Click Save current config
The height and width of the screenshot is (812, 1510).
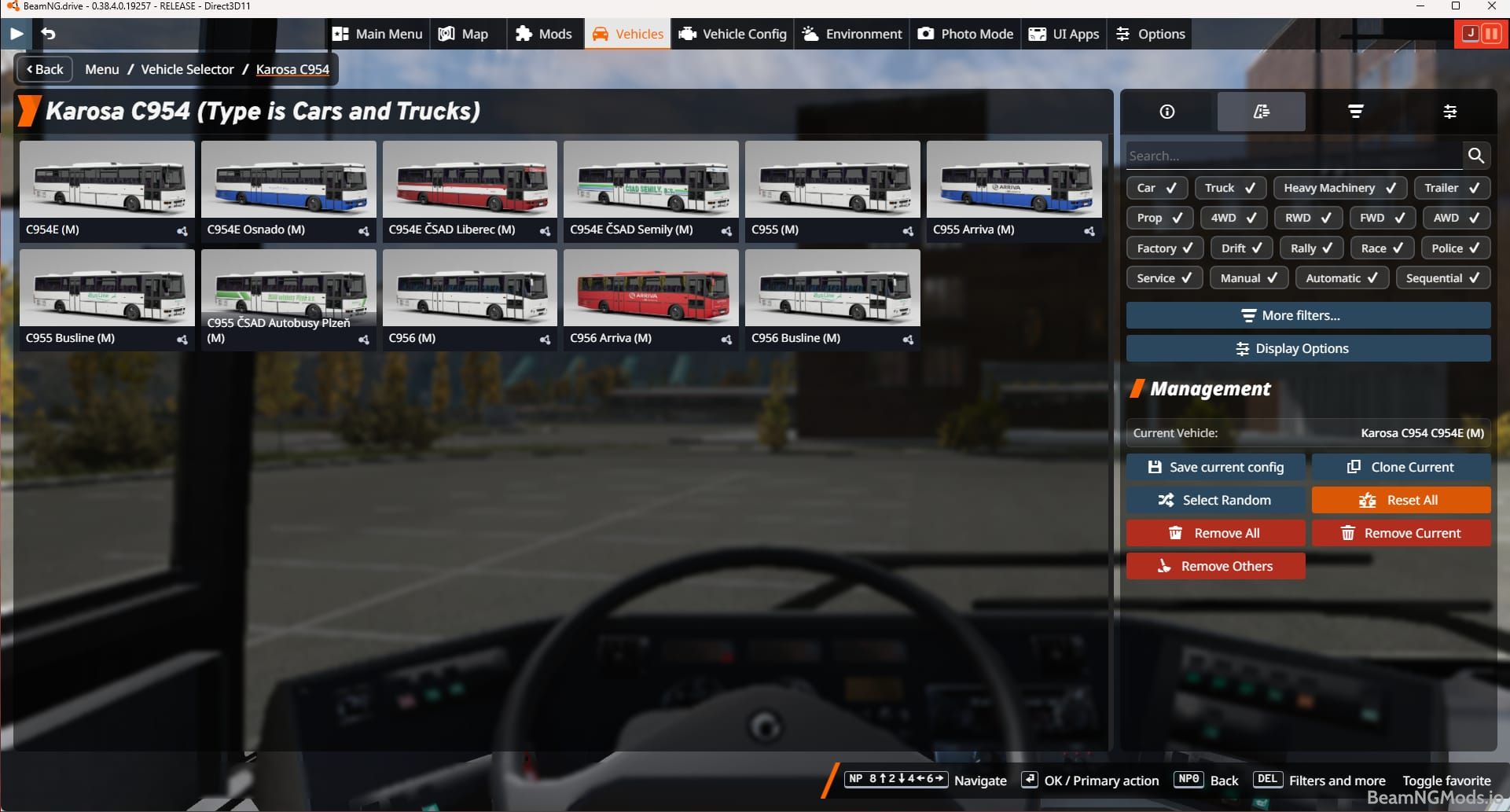pos(1215,466)
